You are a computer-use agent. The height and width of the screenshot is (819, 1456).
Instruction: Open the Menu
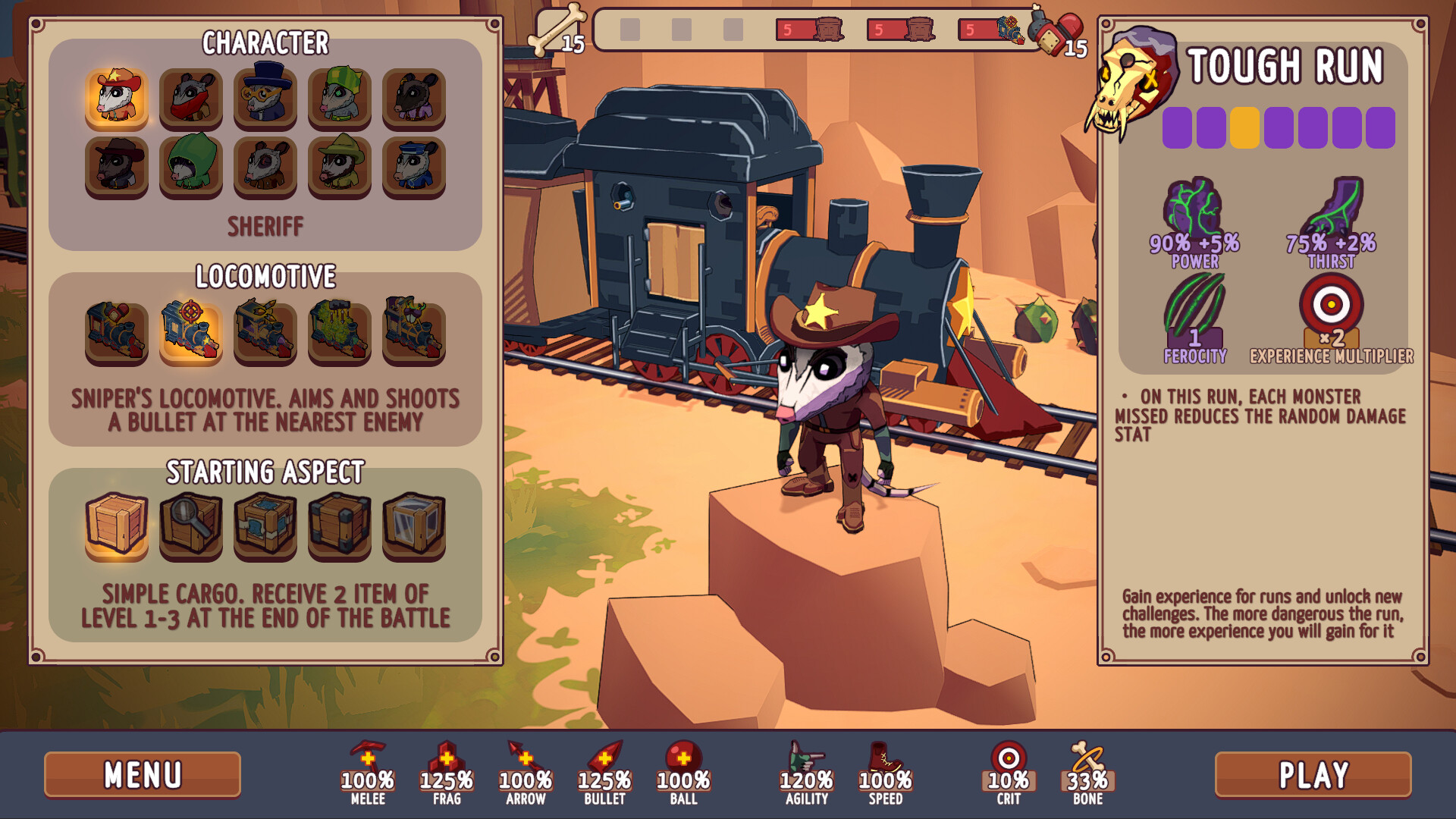point(143,774)
